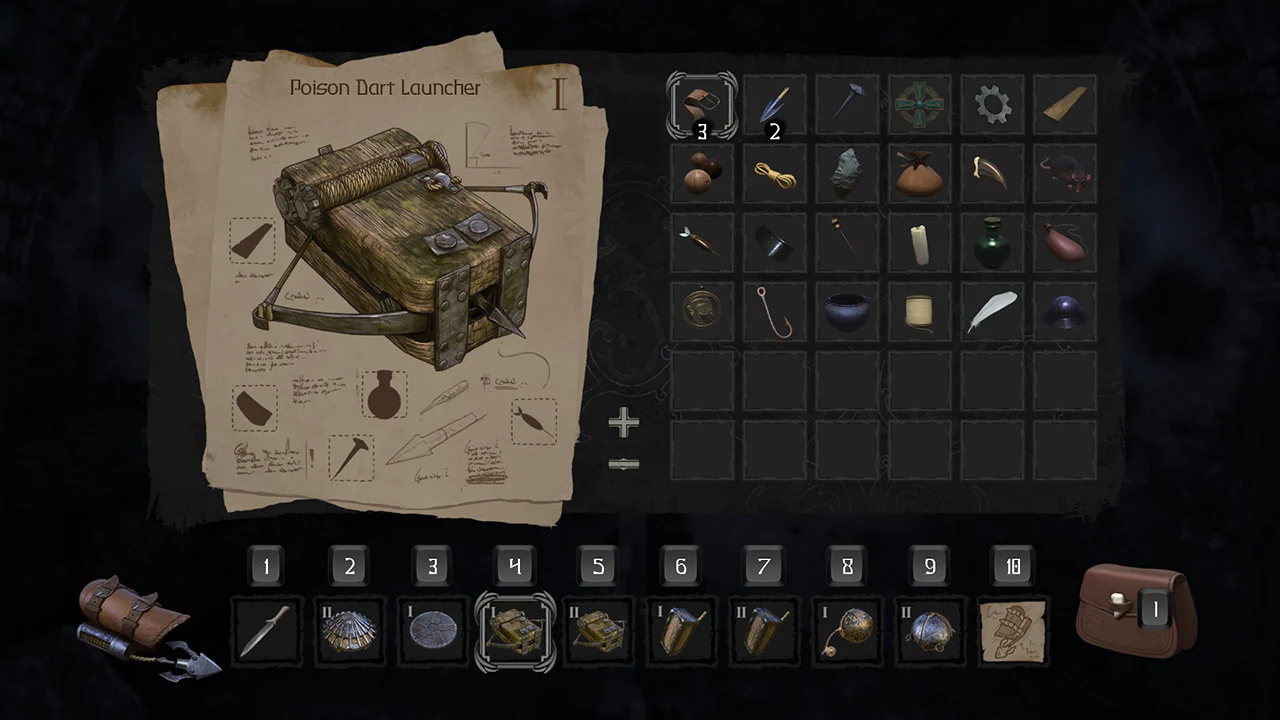This screenshot has width=1280, height=720.
Task: Grab the coil of rope ingredient
Action: pos(774,173)
